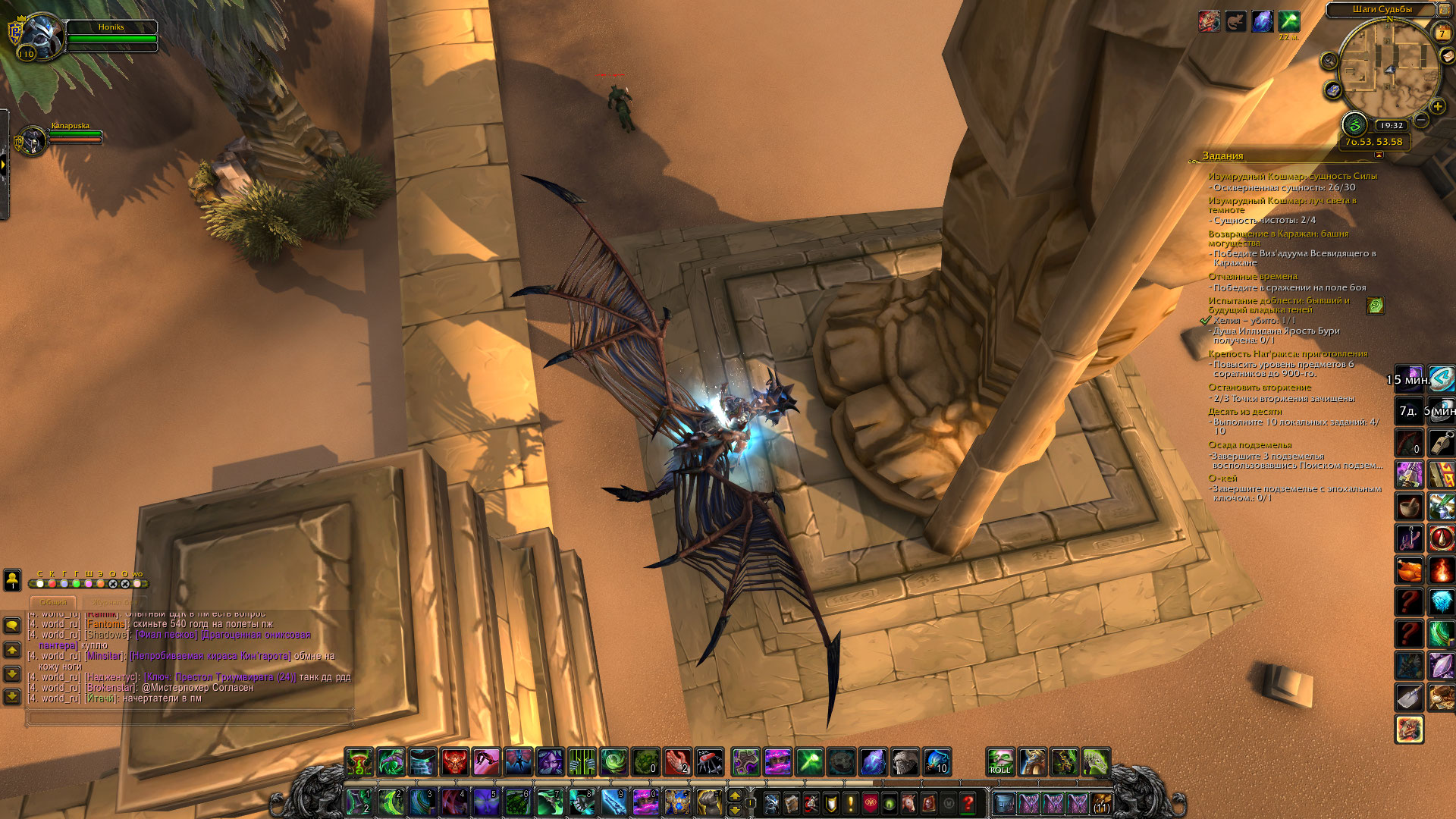1456x819 pixels.
Task: Use the ROLL ability icon
Action: pyautogui.click(x=1000, y=761)
